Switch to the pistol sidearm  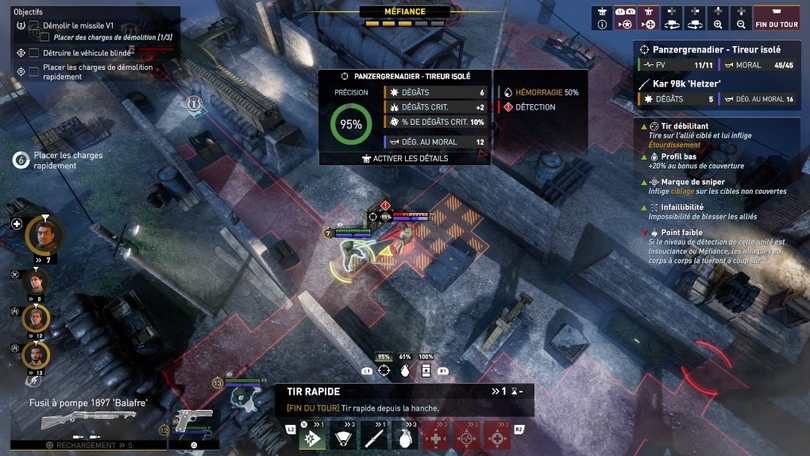pos(193,420)
